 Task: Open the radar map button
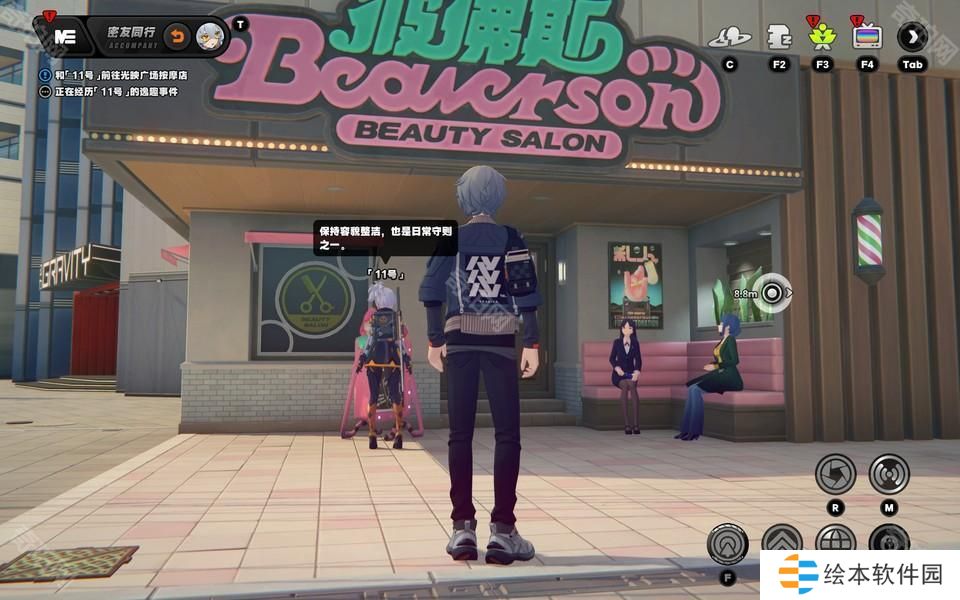[x=888, y=474]
